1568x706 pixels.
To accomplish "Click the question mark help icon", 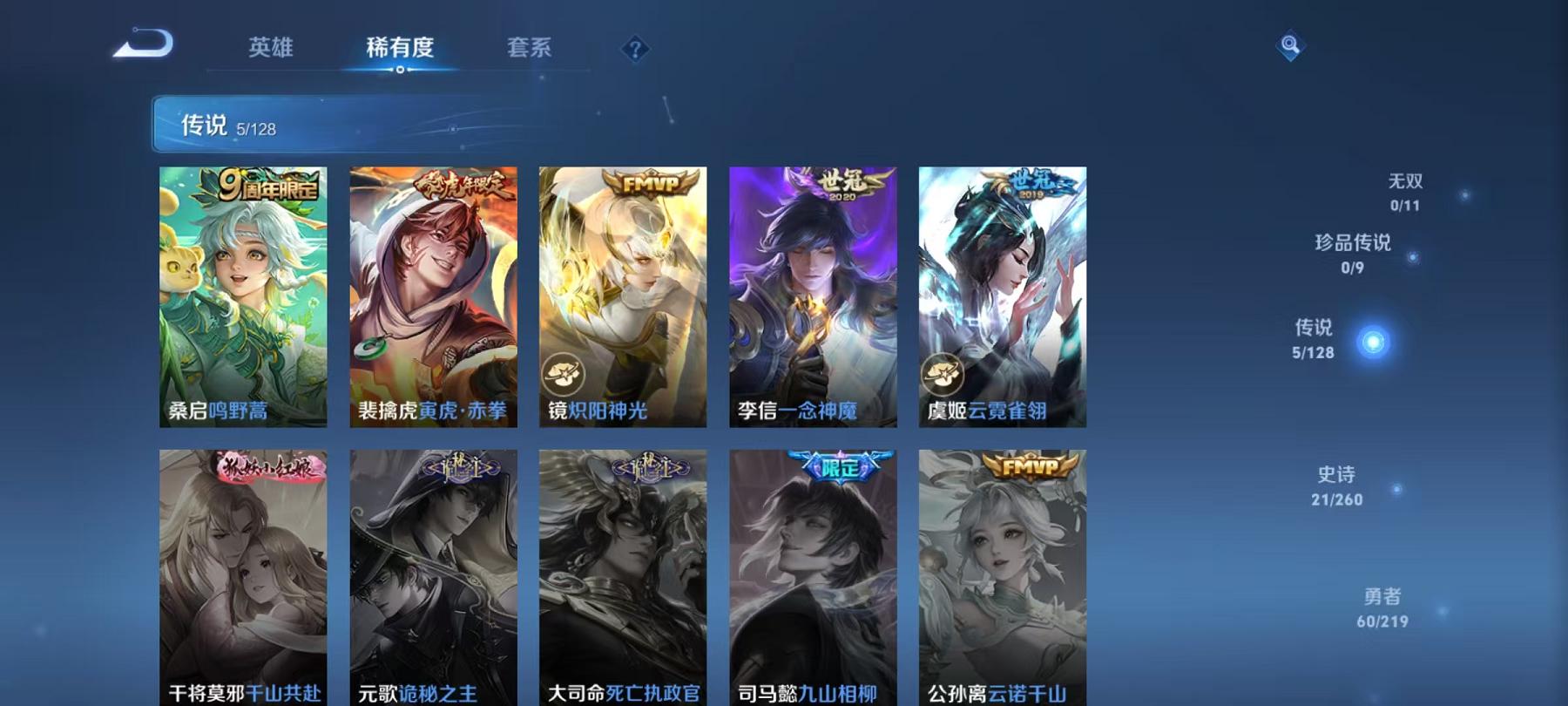I will [x=635, y=50].
